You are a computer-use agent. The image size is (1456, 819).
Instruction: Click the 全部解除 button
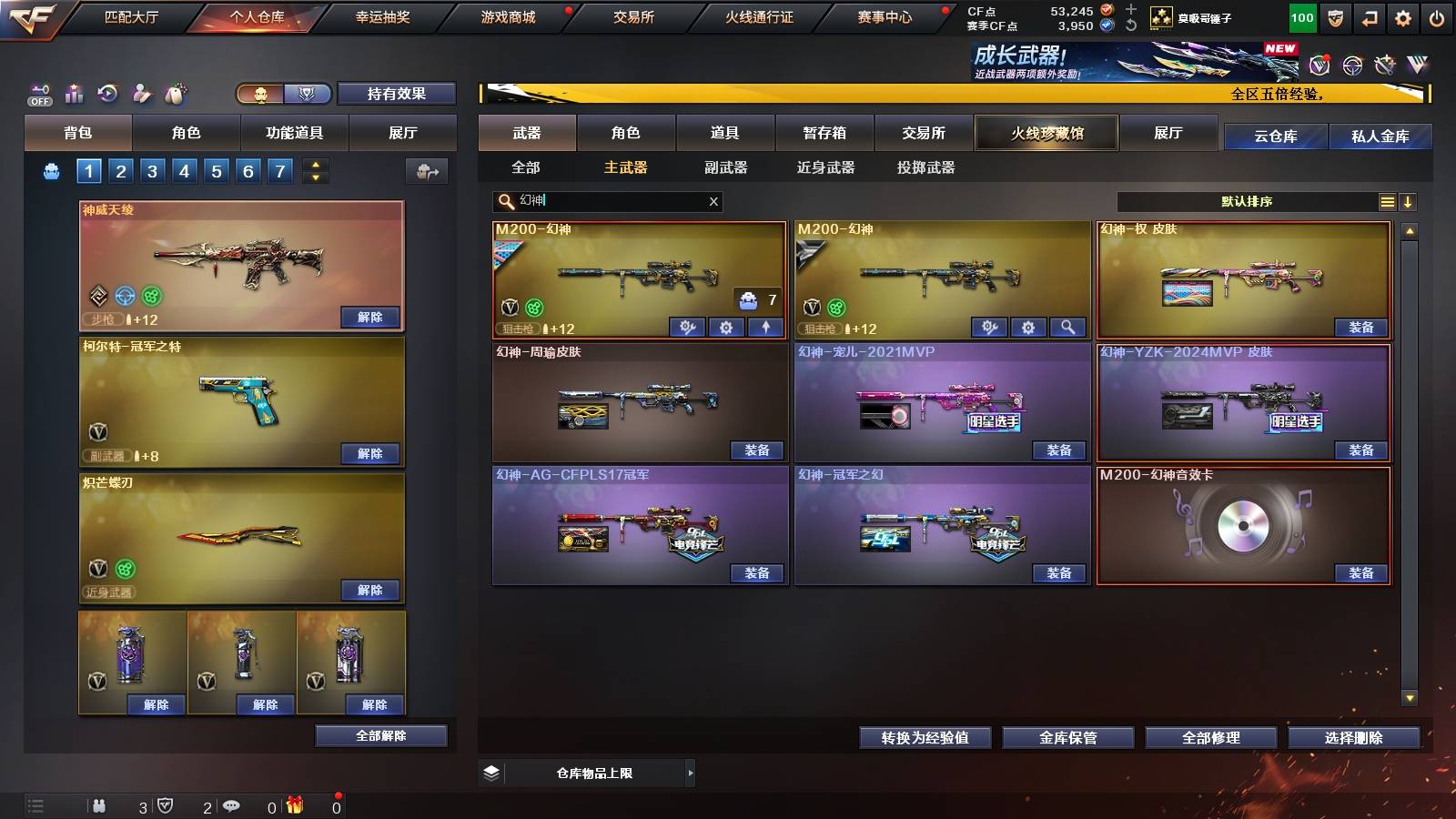point(380,735)
